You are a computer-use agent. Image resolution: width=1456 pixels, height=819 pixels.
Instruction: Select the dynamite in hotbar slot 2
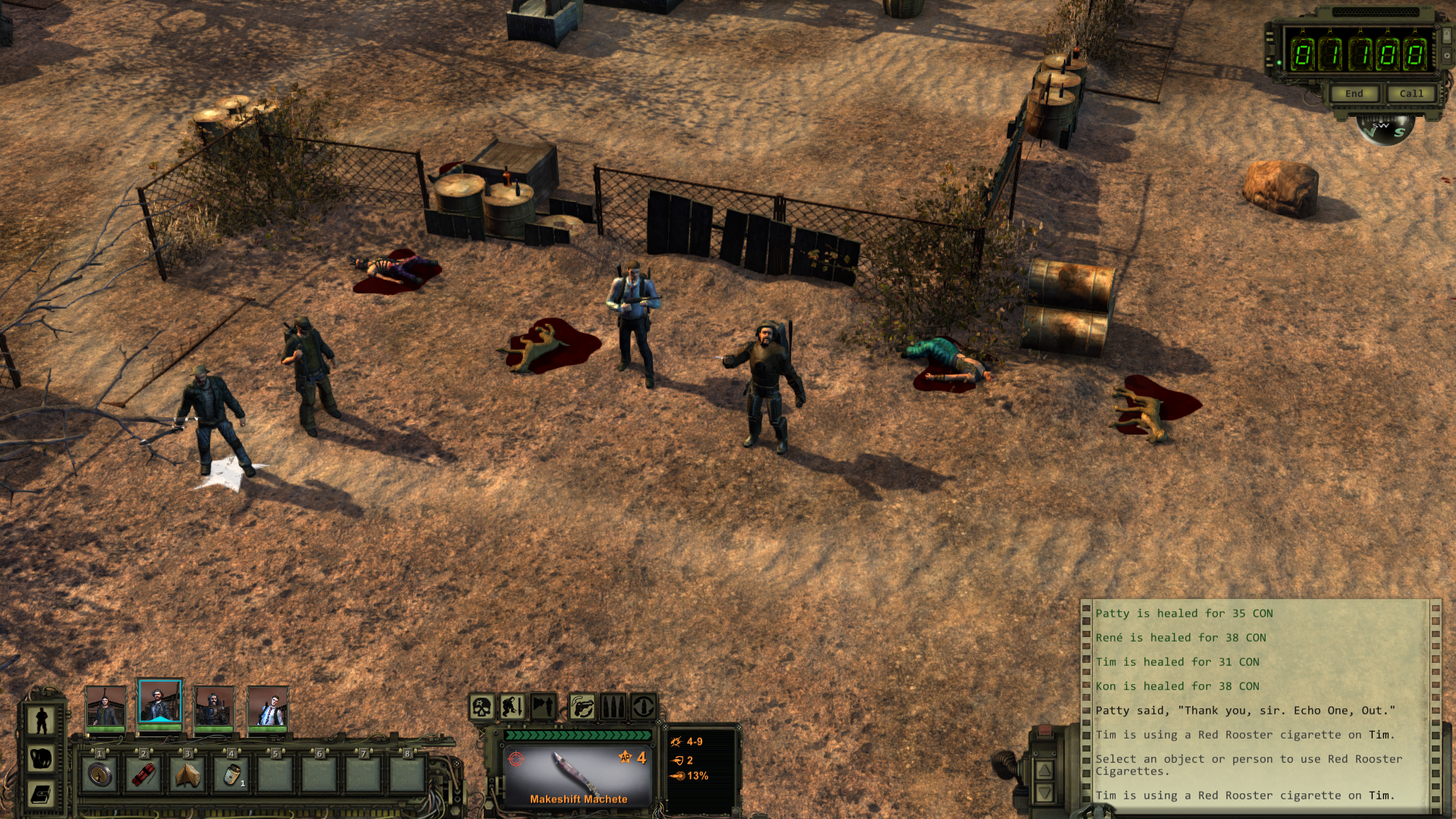[143, 774]
